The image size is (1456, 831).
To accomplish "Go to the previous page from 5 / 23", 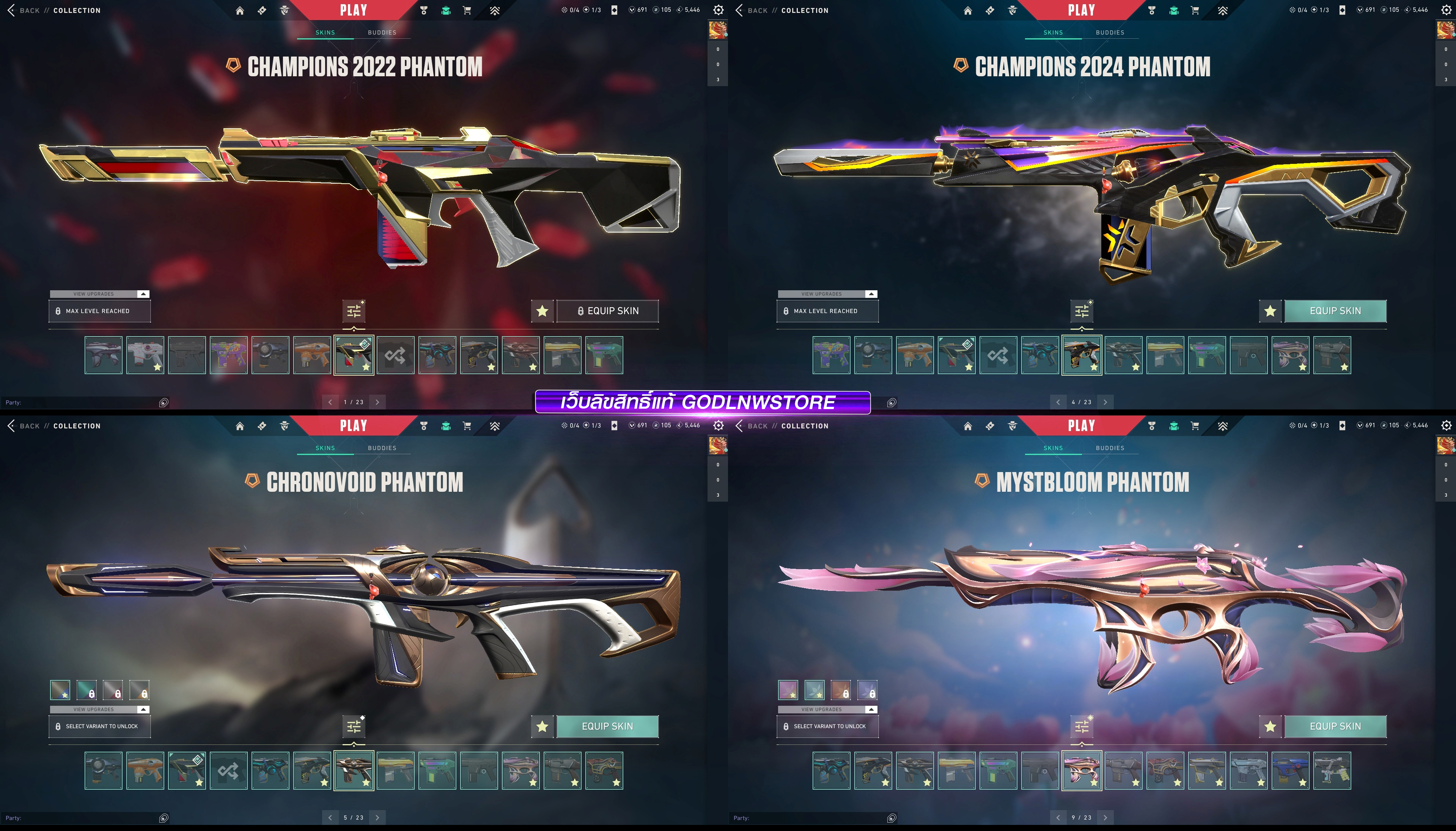I will 330,817.
